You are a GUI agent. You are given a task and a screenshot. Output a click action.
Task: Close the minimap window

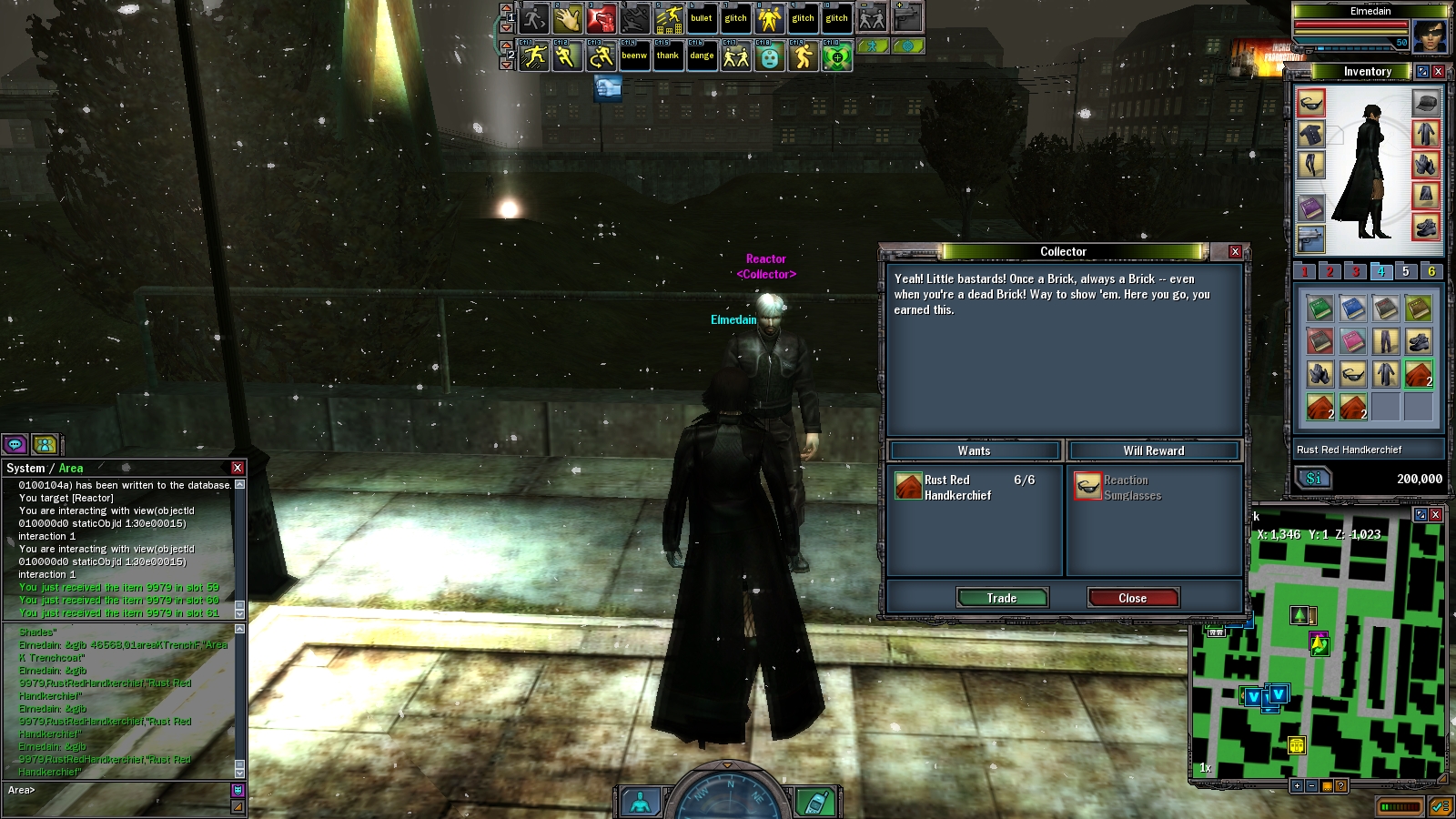(x=1435, y=514)
